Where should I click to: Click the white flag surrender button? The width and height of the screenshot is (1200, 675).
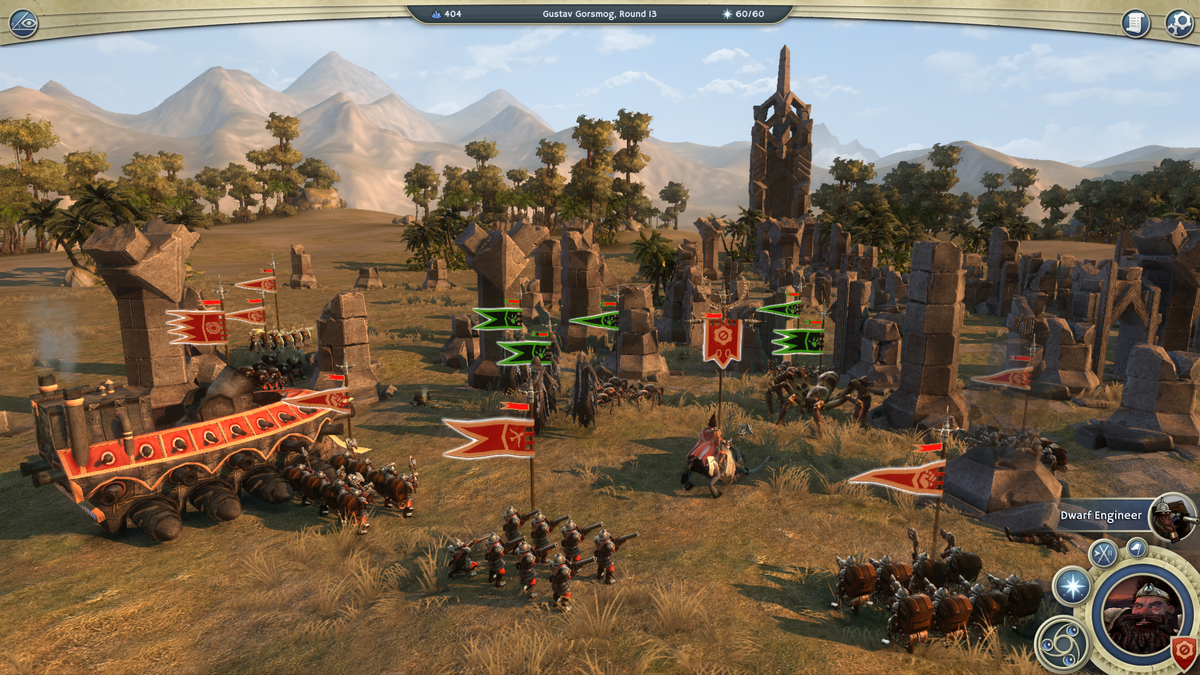[x=1136, y=546]
